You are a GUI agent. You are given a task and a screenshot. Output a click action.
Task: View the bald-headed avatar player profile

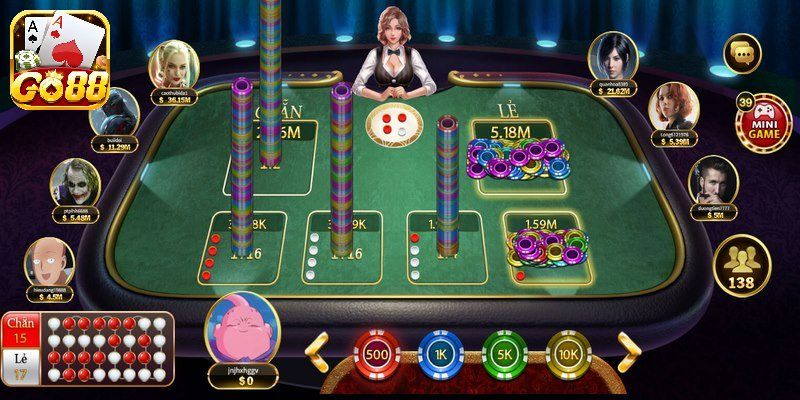[49, 263]
